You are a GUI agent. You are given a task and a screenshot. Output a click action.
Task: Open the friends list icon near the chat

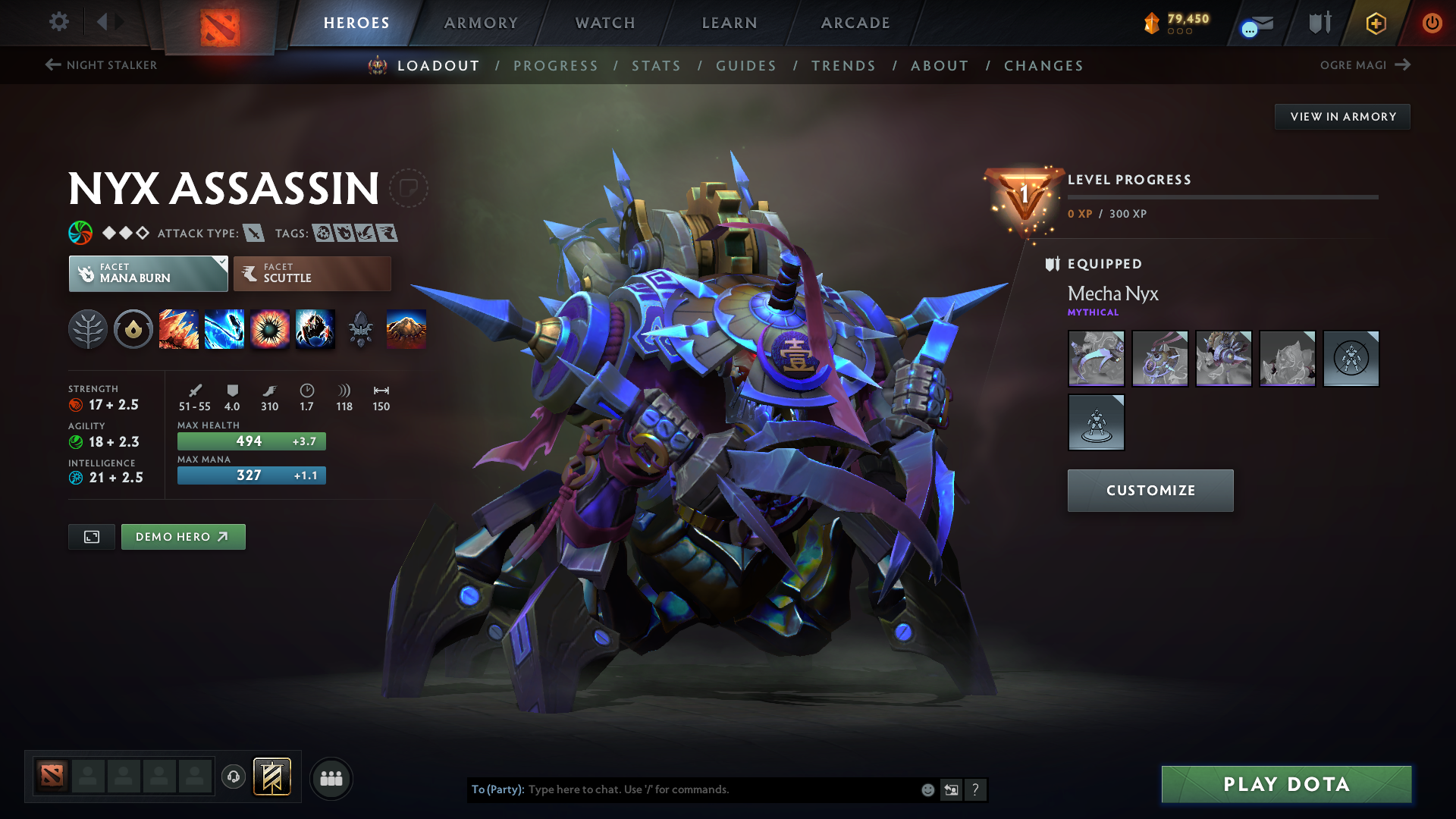pos(331,778)
